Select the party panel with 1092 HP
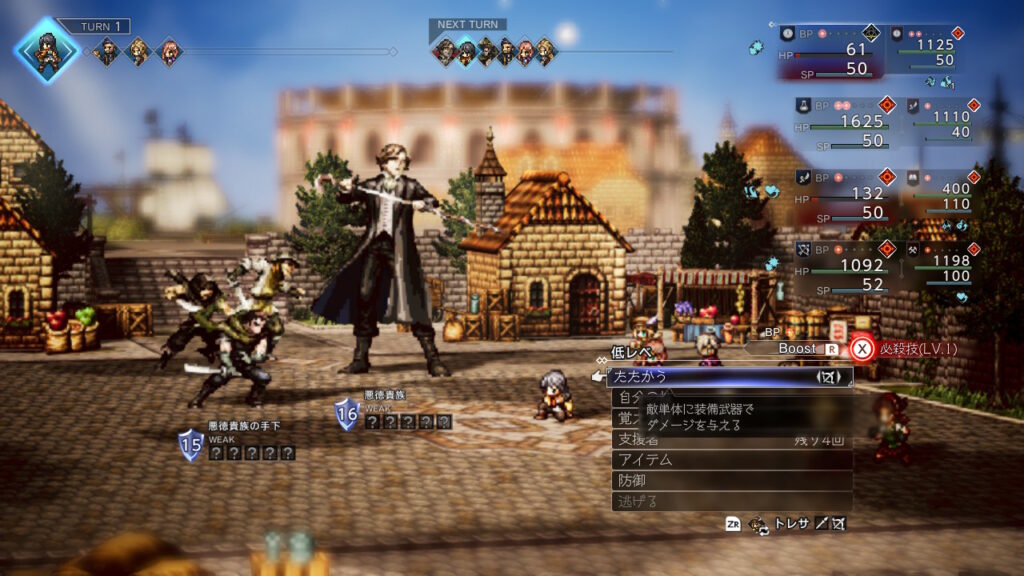The width and height of the screenshot is (1024, 576). coord(838,267)
